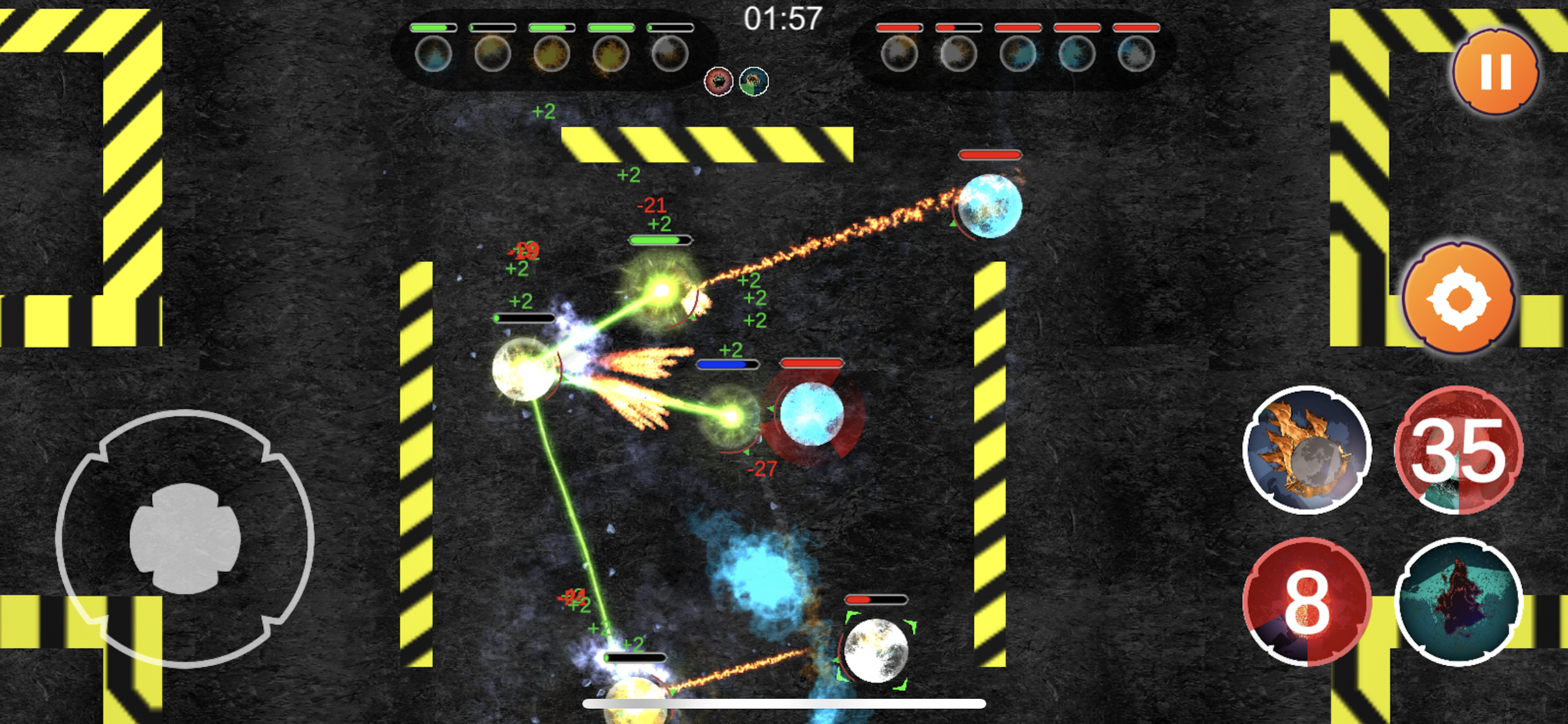Image resolution: width=1568 pixels, height=724 pixels.
Task: Pause the match with the orange button
Action: click(x=1495, y=72)
